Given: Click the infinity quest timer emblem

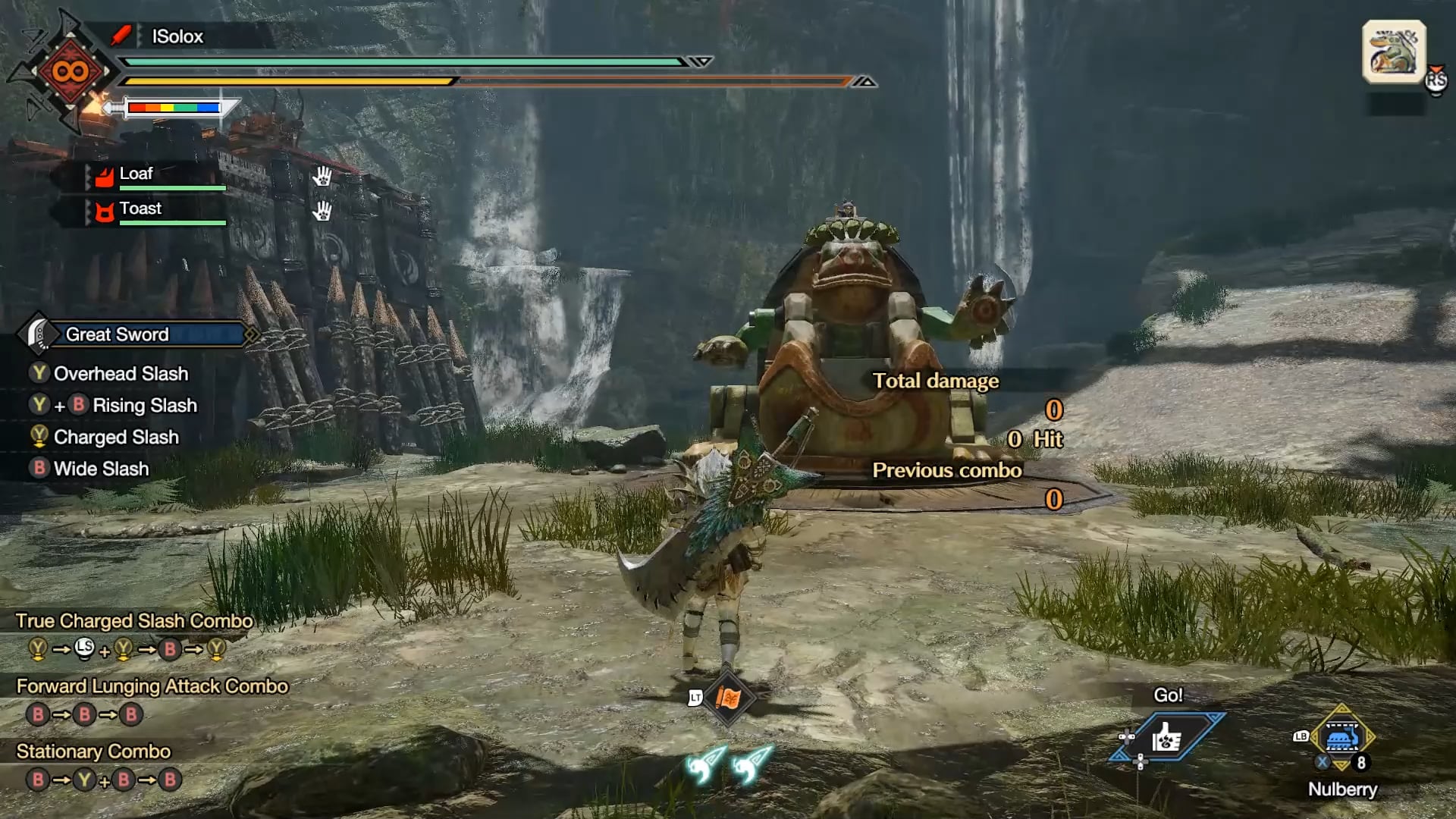Looking at the screenshot, I should pos(70,72).
